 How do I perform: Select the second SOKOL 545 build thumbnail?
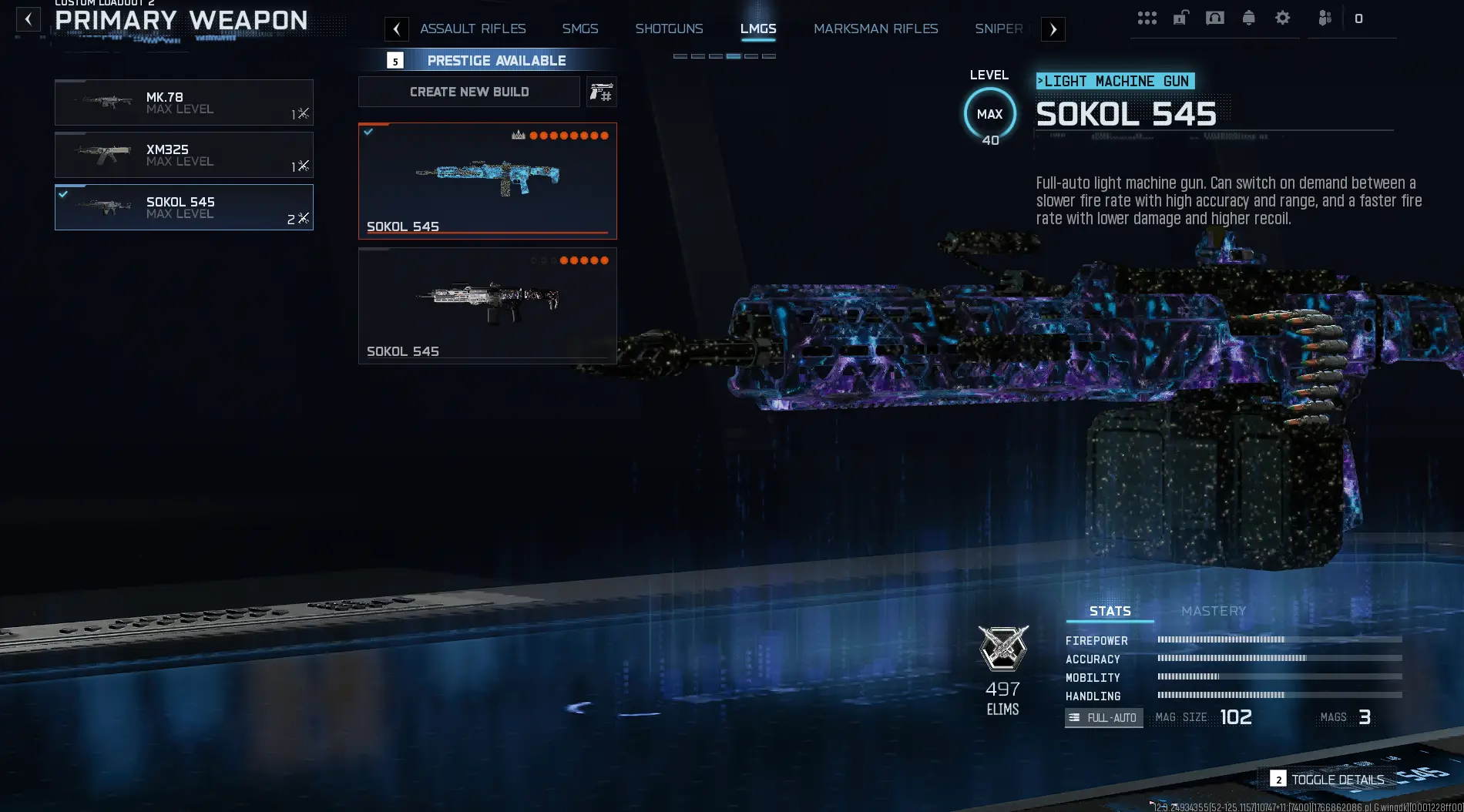[487, 305]
